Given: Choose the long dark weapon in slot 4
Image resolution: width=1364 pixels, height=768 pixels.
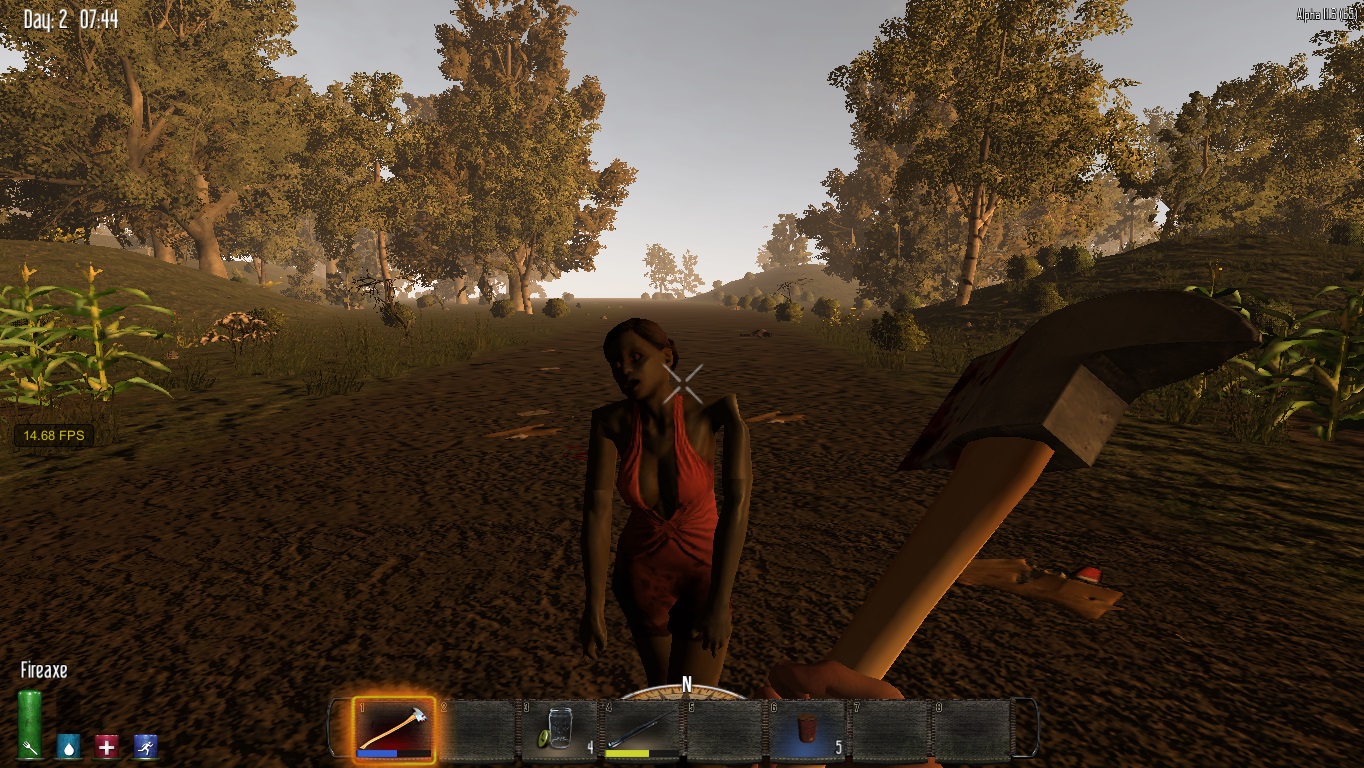Looking at the screenshot, I should [x=641, y=729].
